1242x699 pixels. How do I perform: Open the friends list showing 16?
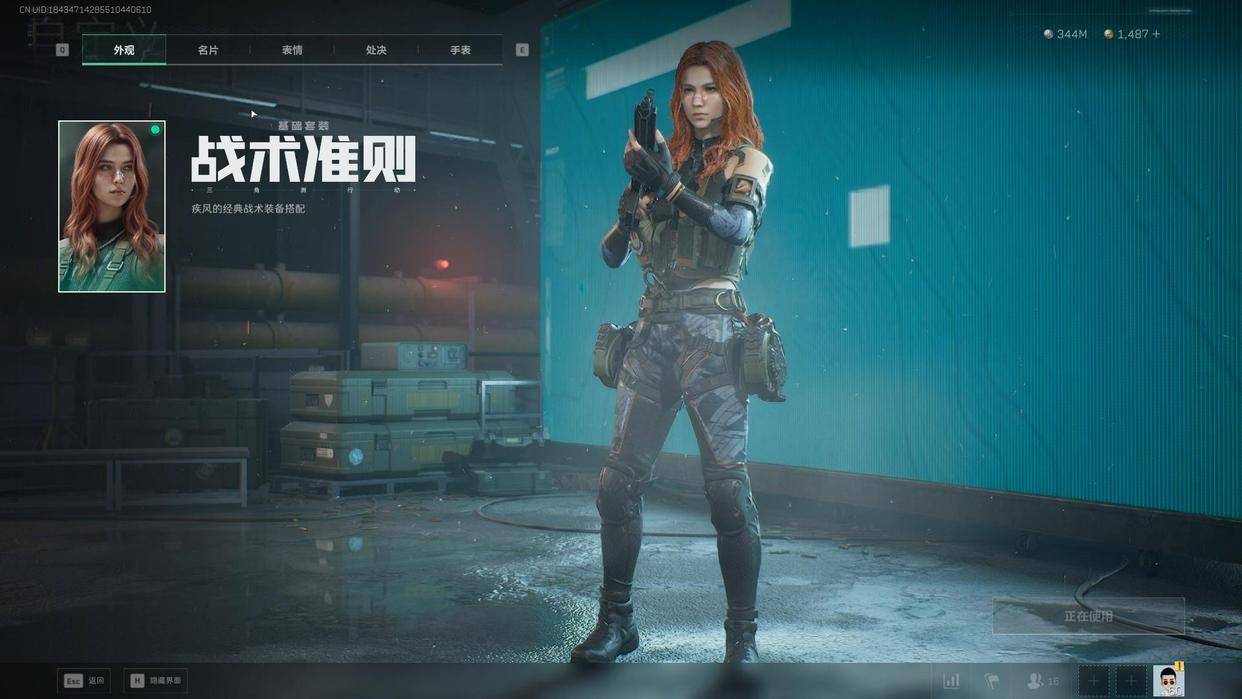tap(1038, 681)
